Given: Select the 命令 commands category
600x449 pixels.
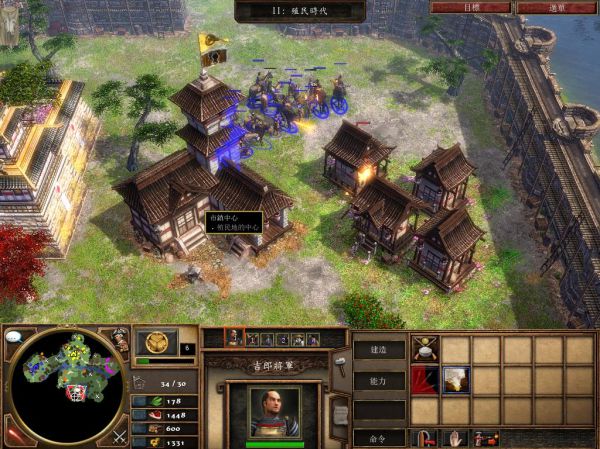Looking at the screenshot, I should [380, 437].
